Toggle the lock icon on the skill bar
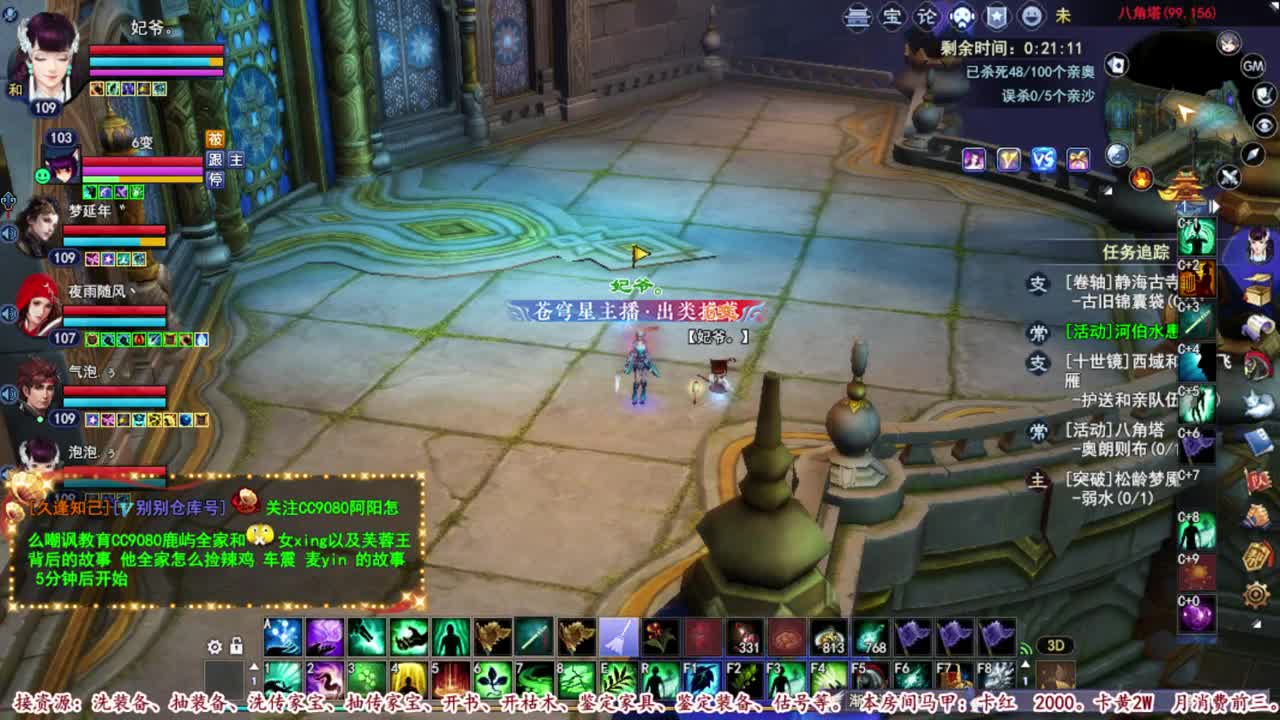Screen dimensions: 1280x720 click(236, 646)
